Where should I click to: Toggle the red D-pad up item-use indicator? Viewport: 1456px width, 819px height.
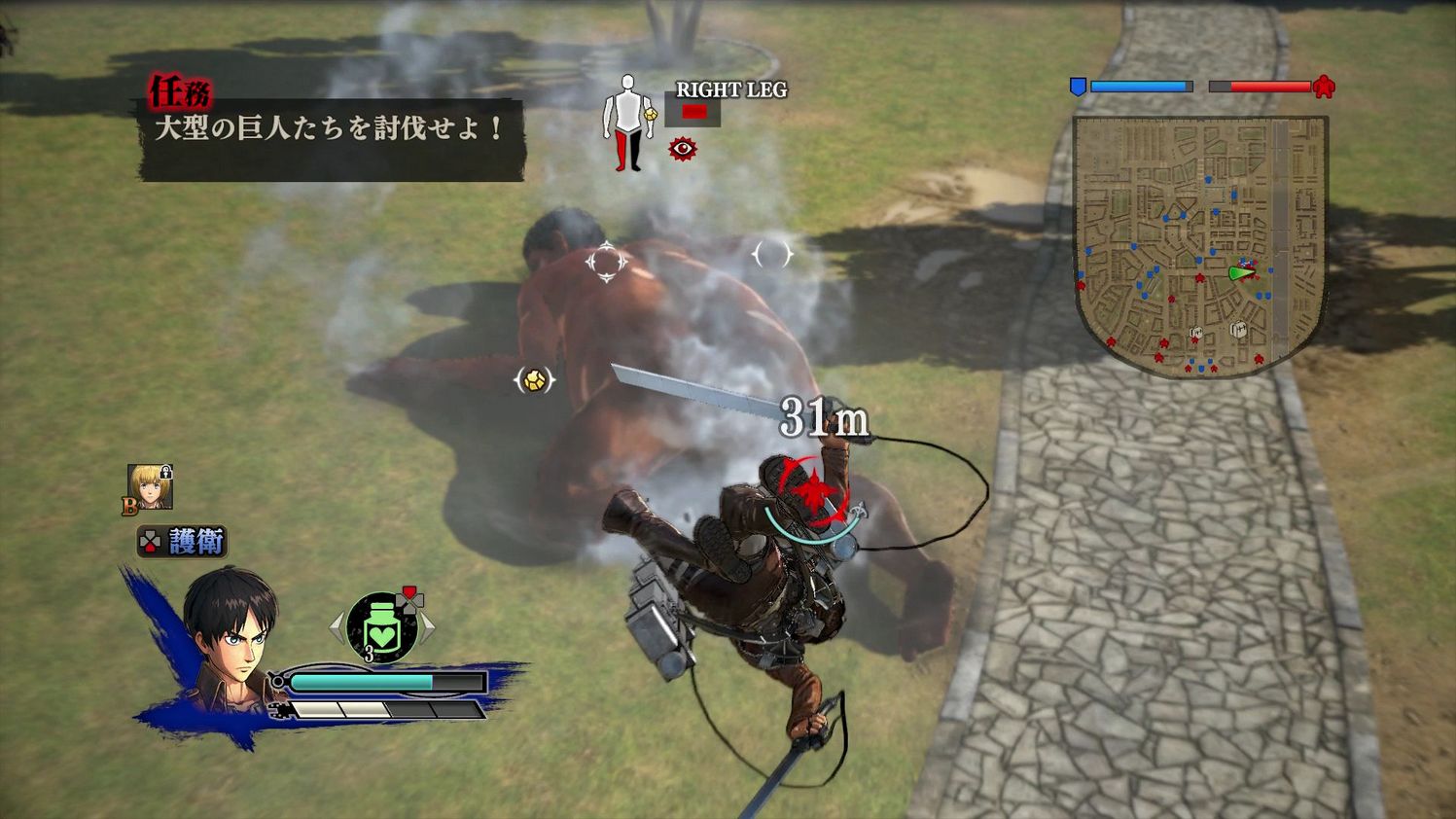coord(409,590)
